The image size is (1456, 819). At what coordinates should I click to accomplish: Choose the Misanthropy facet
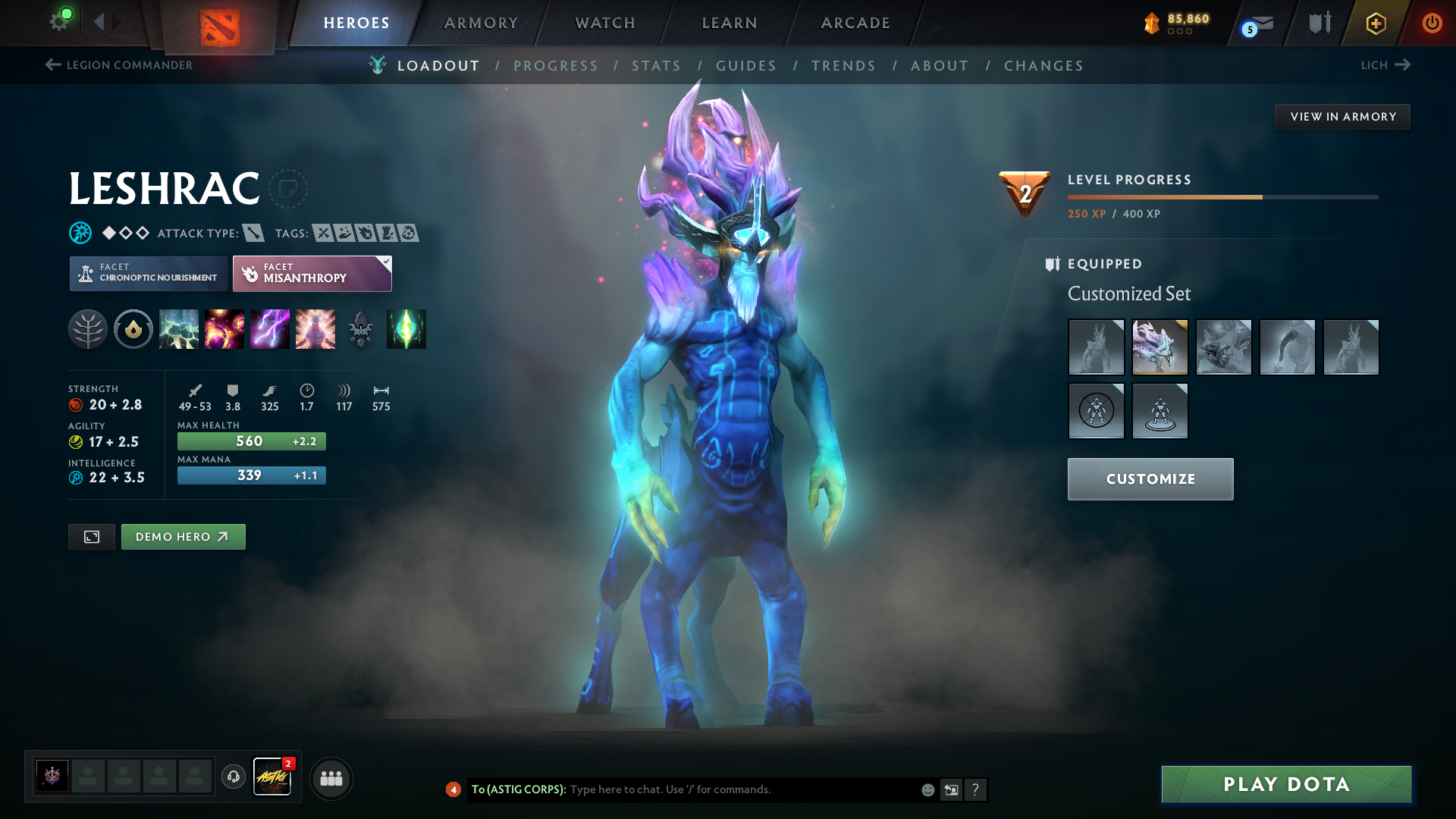(x=312, y=273)
